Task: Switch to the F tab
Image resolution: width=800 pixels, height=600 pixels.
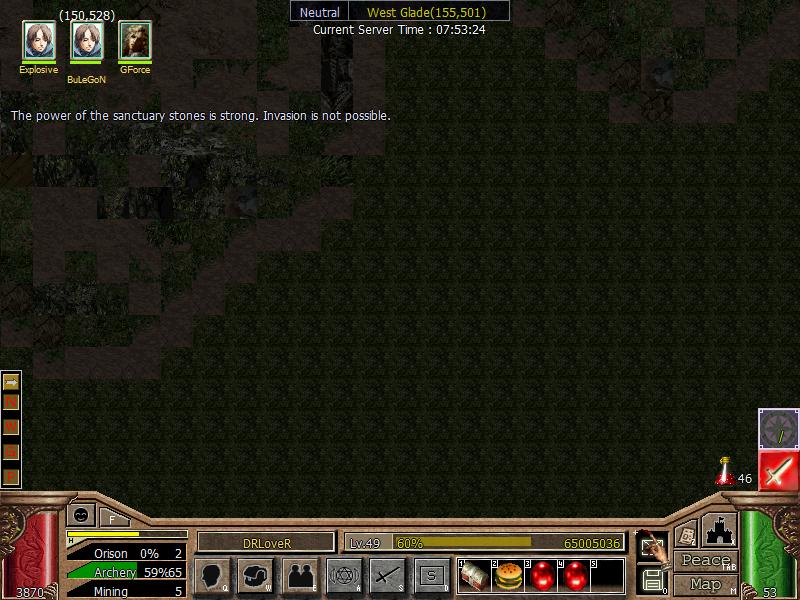Action: tap(113, 518)
